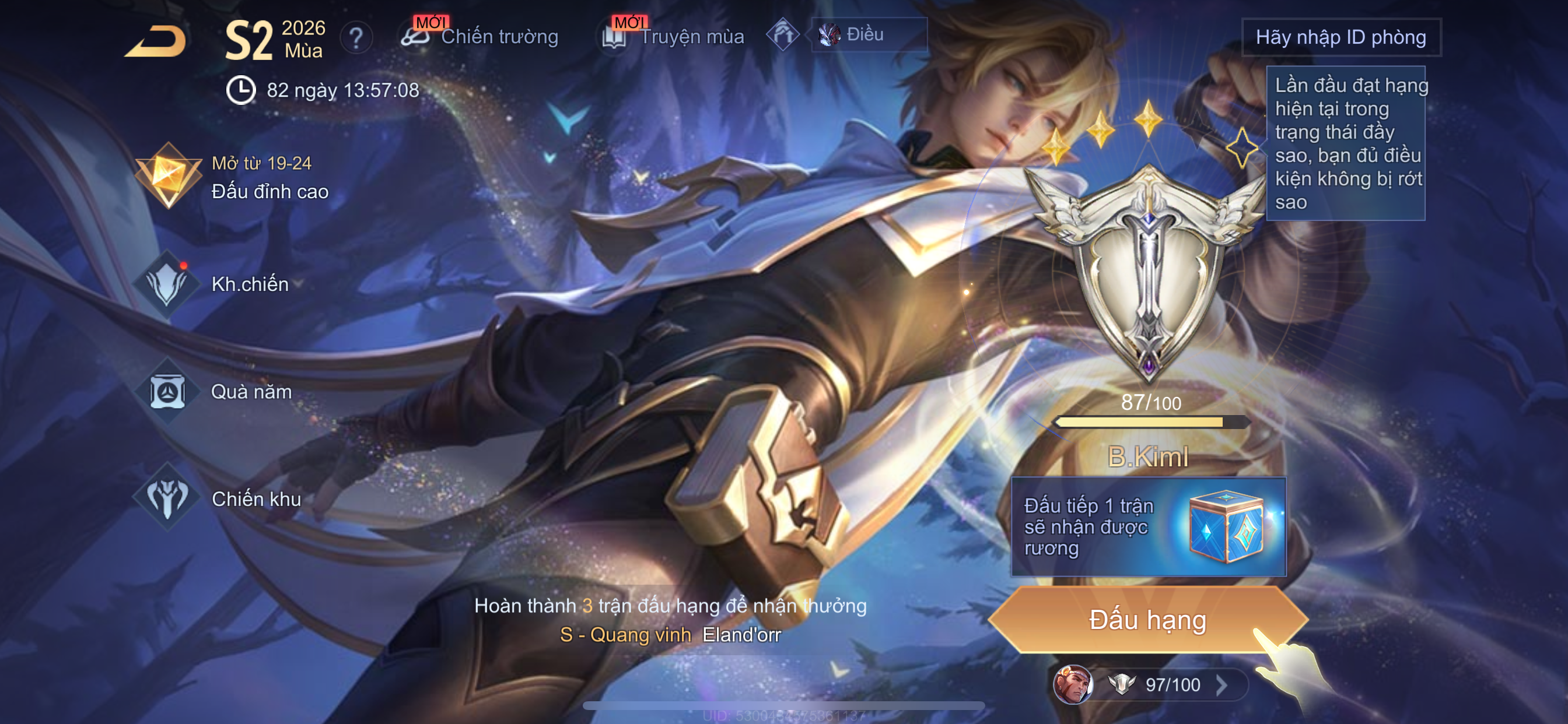Viewport: 1568px width, 724px height.
Task: Open the blue reward chest panel
Action: (1148, 527)
